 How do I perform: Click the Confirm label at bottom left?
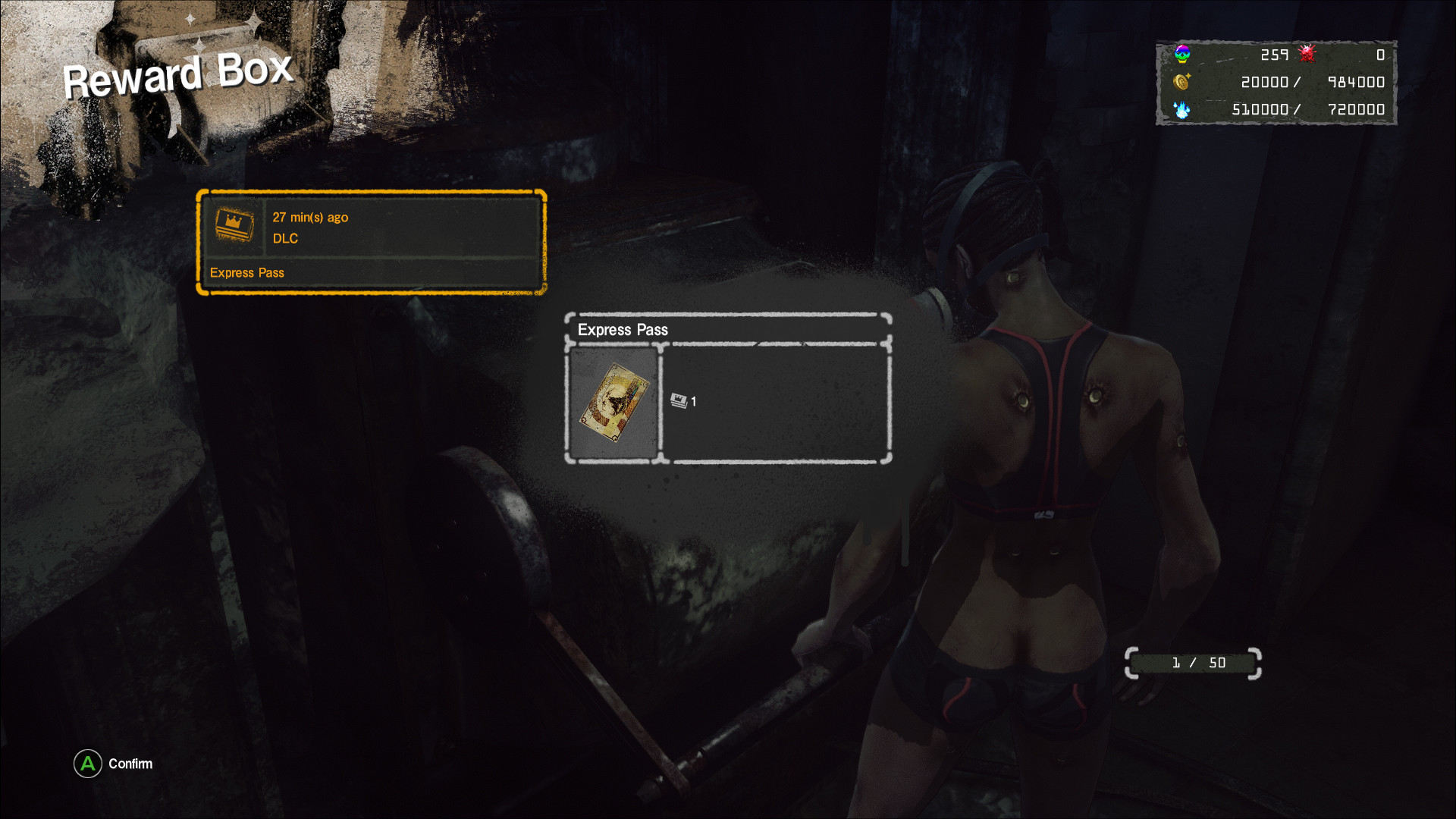130,764
